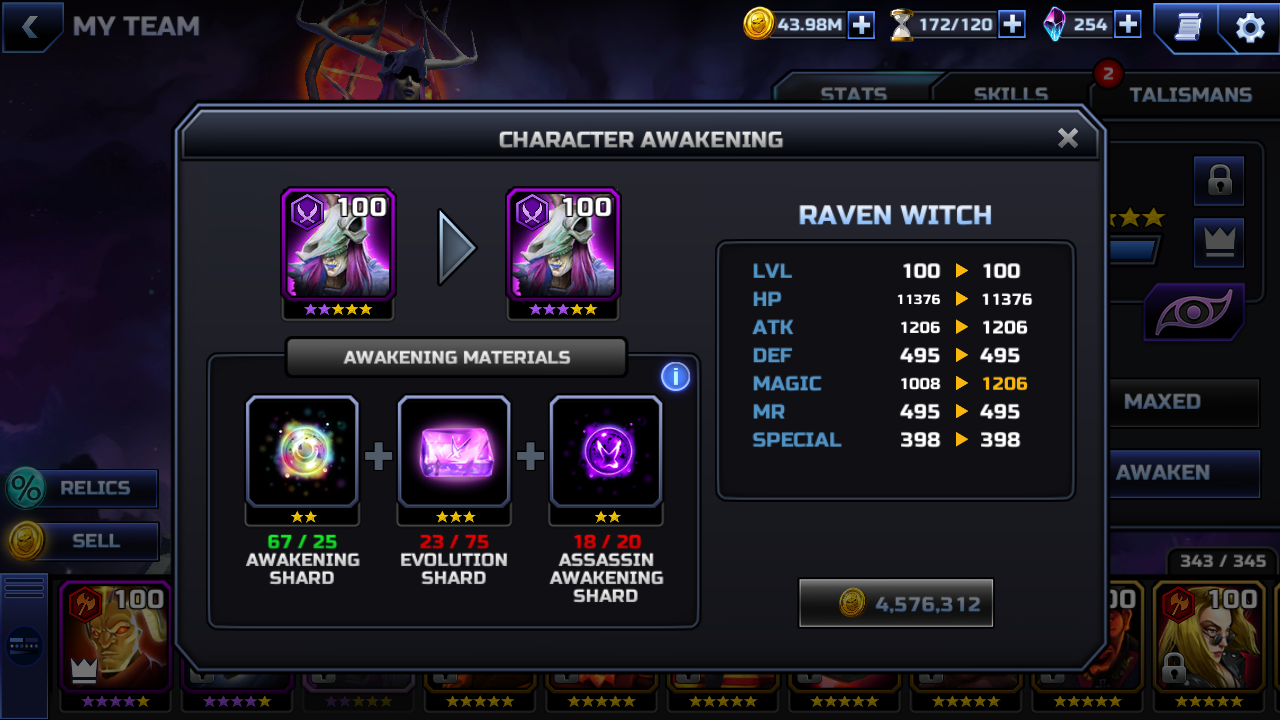Toggle the character padlock
The height and width of the screenshot is (720, 1280).
(x=1219, y=181)
